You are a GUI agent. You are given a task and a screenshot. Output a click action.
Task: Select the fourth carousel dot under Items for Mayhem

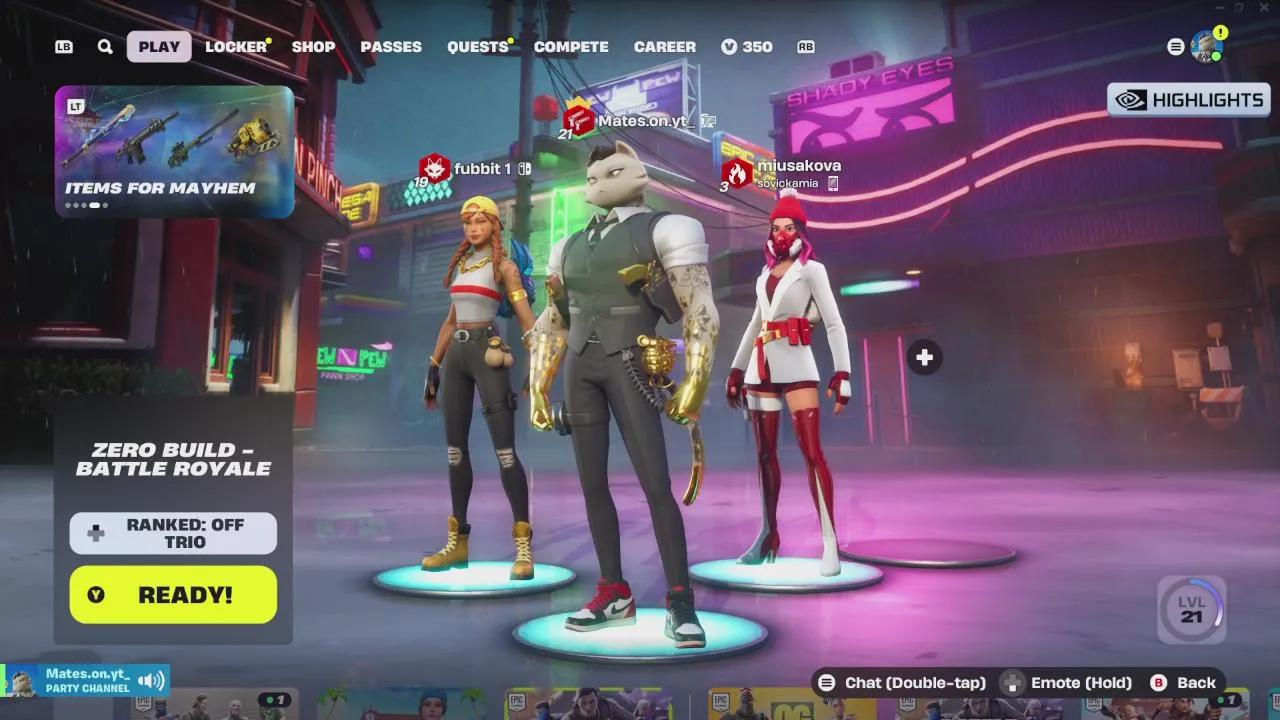95,203
